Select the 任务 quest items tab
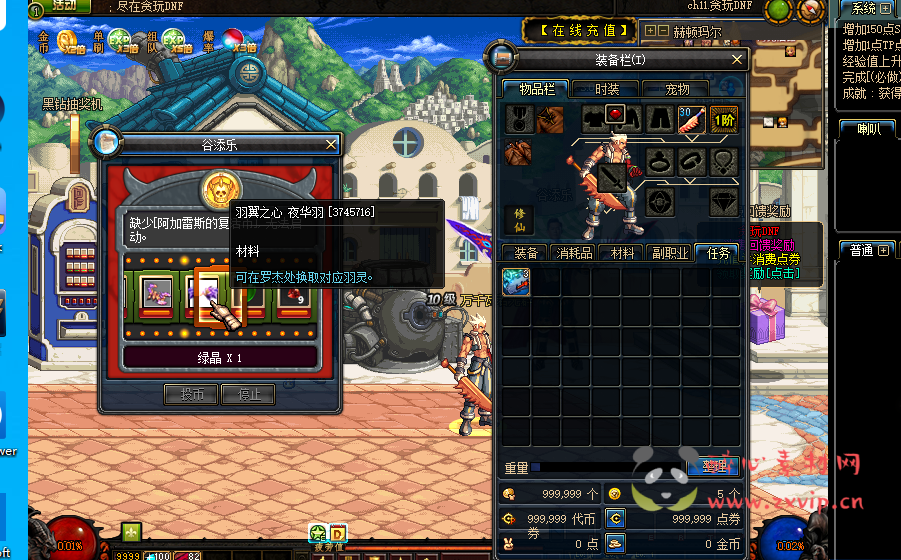901x560 pixels. click(x=716, y=253)
